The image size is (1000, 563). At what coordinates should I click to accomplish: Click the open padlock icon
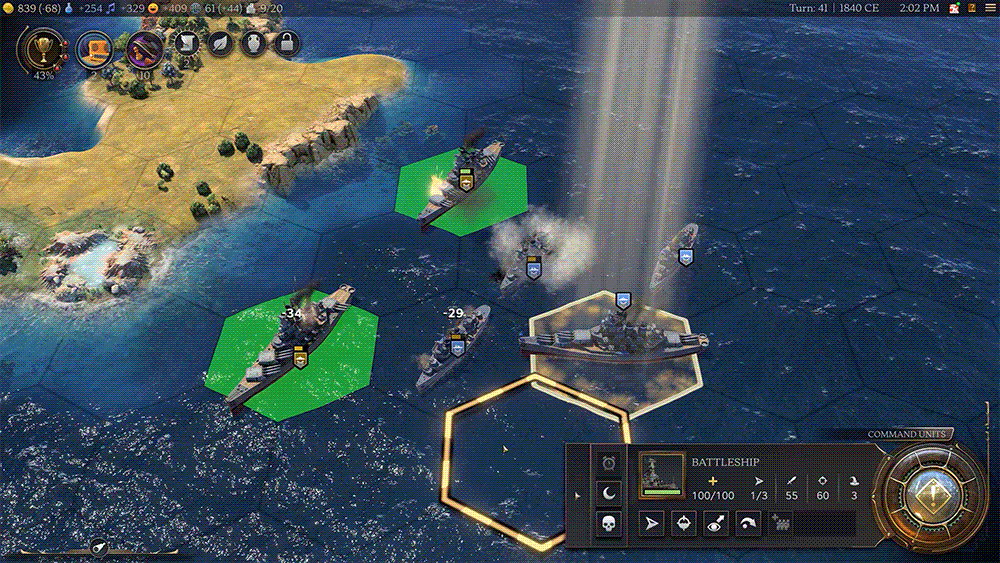click(287, 43)
